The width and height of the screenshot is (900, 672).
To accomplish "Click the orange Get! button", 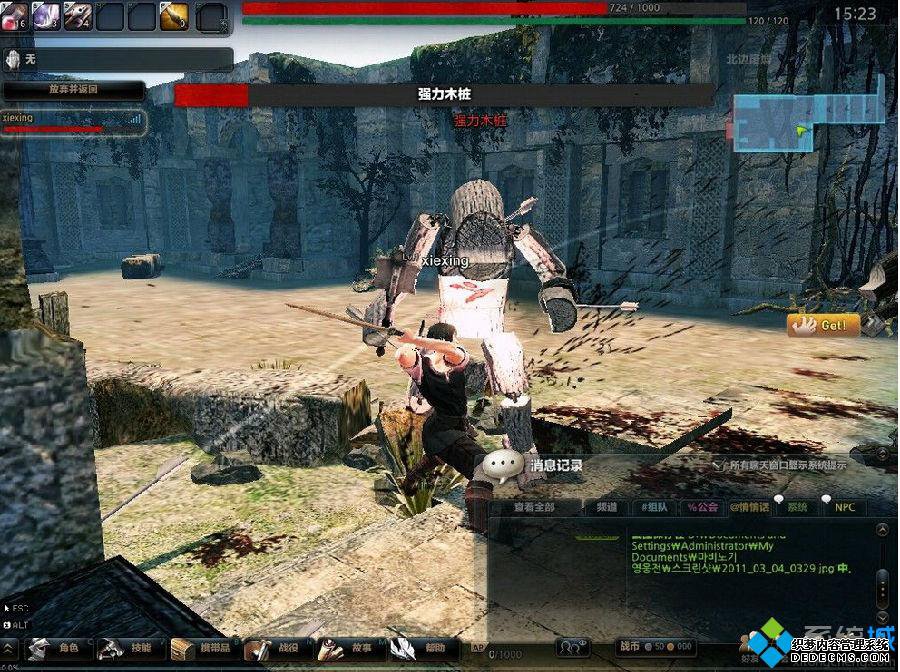I will [823, 325].
